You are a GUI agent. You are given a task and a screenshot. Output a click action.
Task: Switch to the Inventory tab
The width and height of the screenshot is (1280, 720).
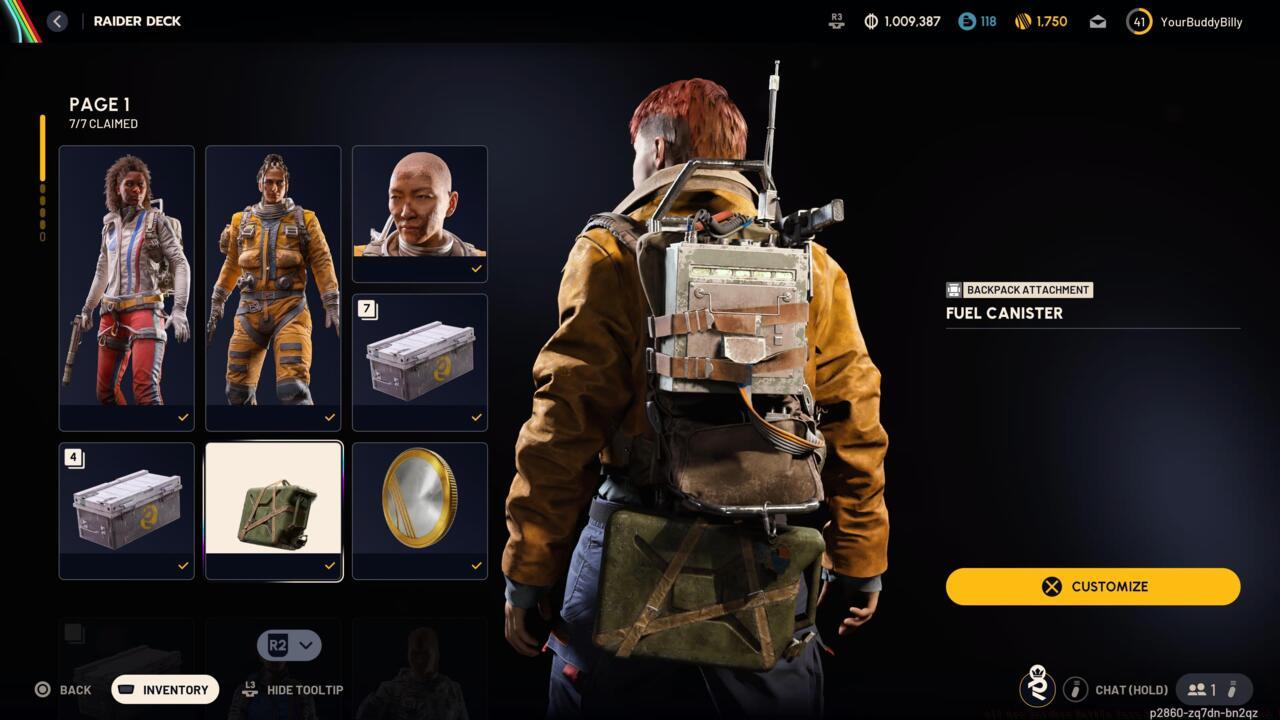click(x=164, y=690)
